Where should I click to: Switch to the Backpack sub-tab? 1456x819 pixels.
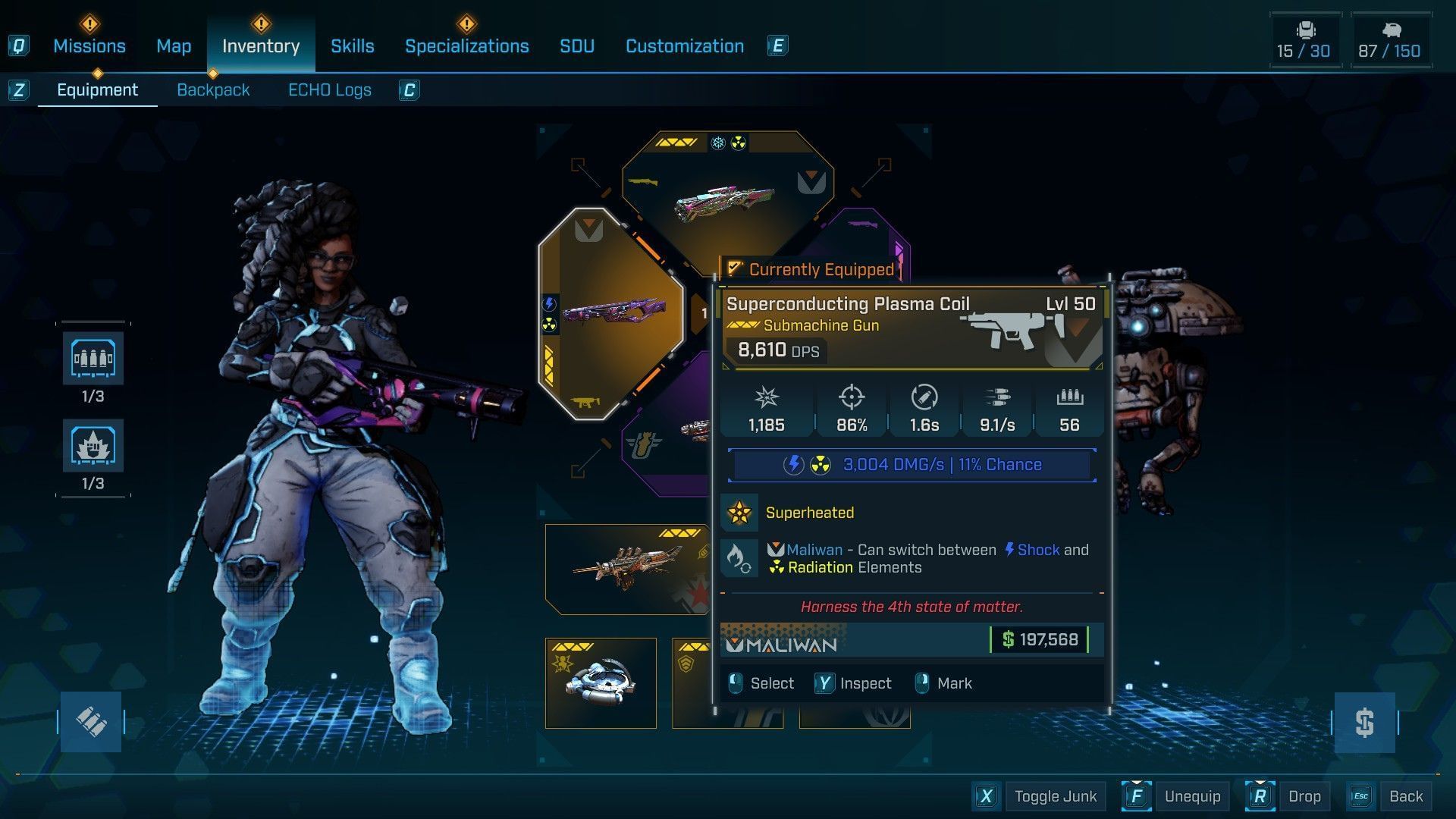(x=213, y=90)
